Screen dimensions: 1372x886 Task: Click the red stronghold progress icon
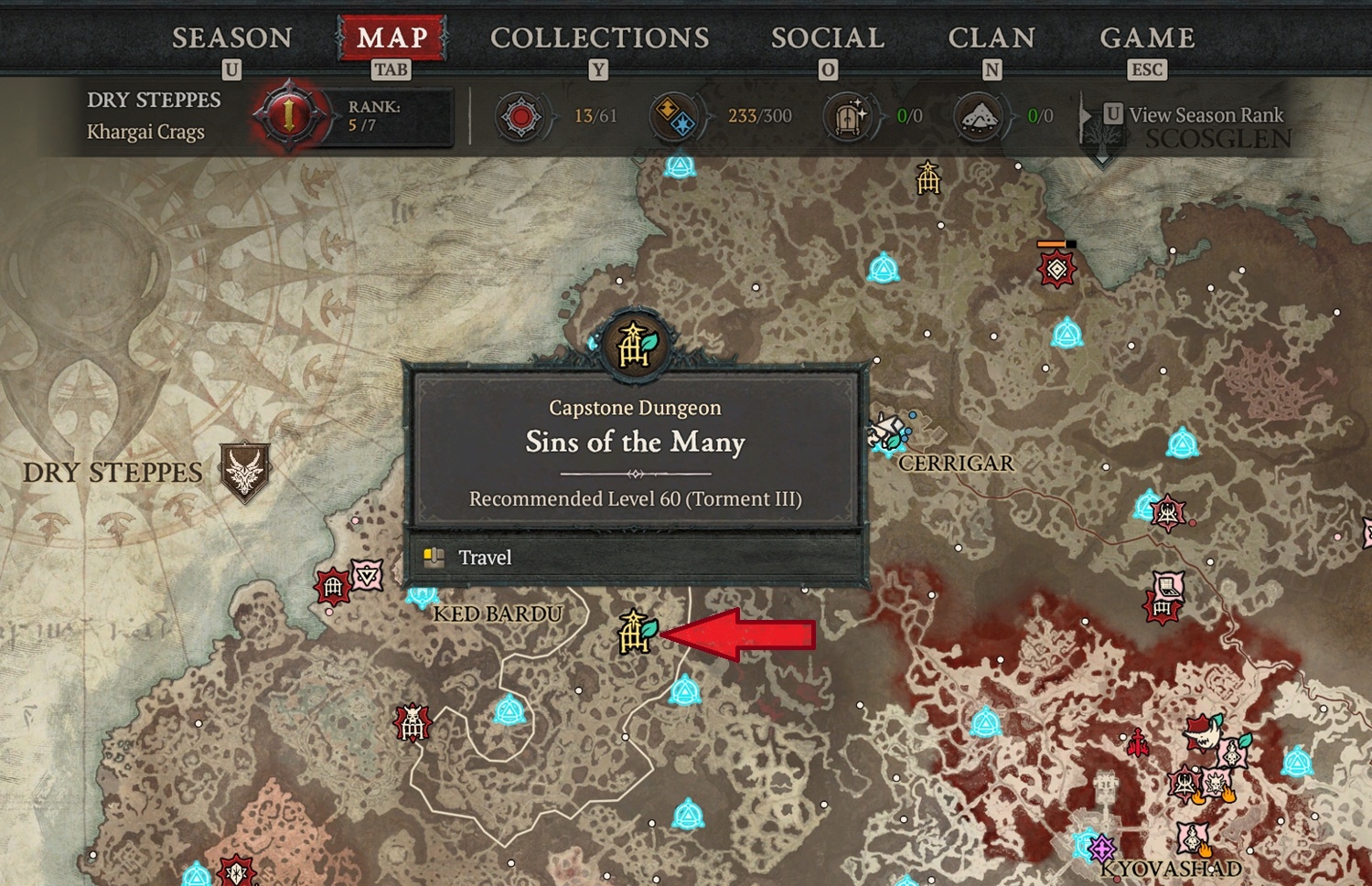pyautogui.click(x=520, y=117)
